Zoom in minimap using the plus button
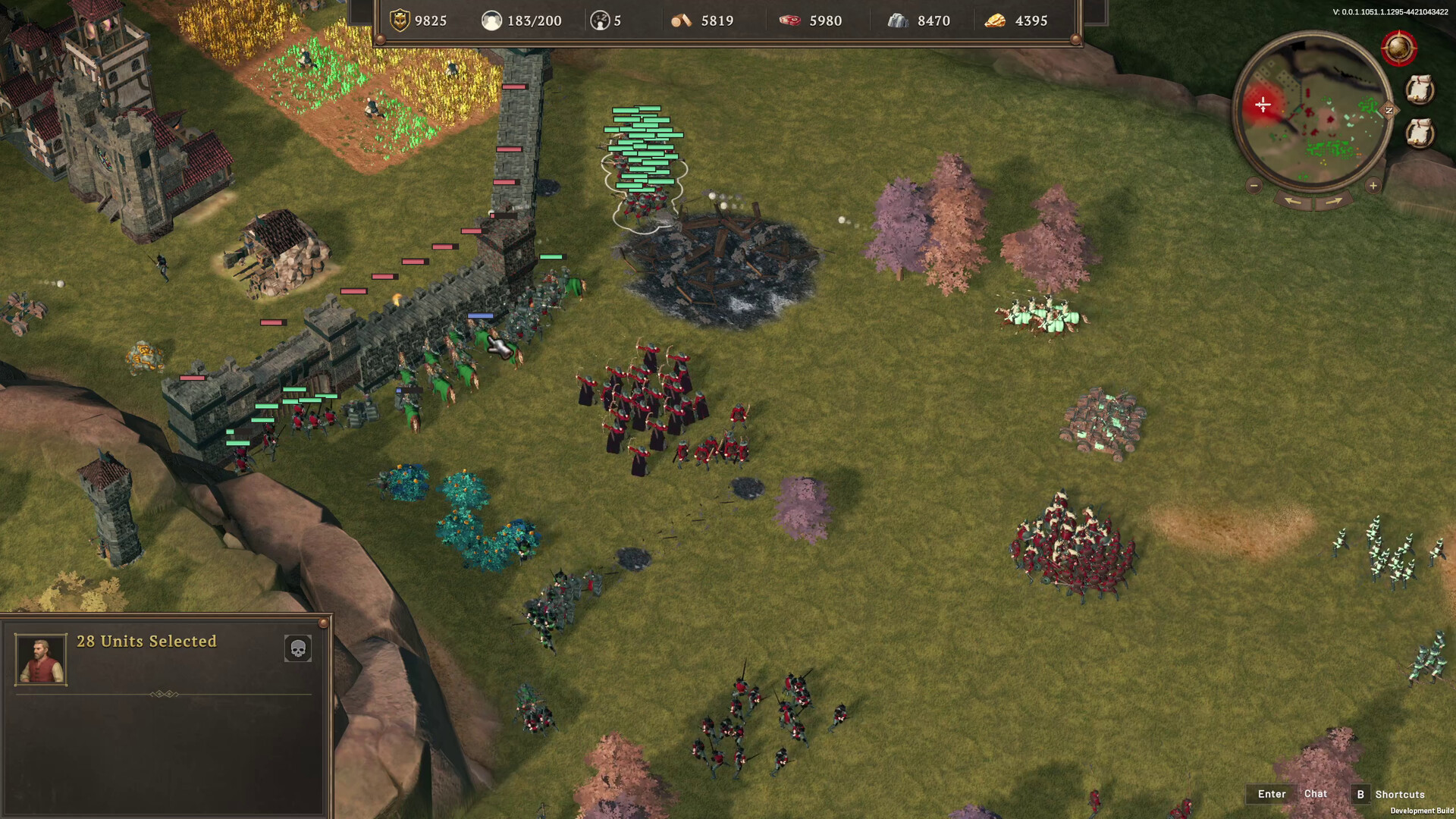This screenshot has height=819, width=1456. coord(1373,186)
